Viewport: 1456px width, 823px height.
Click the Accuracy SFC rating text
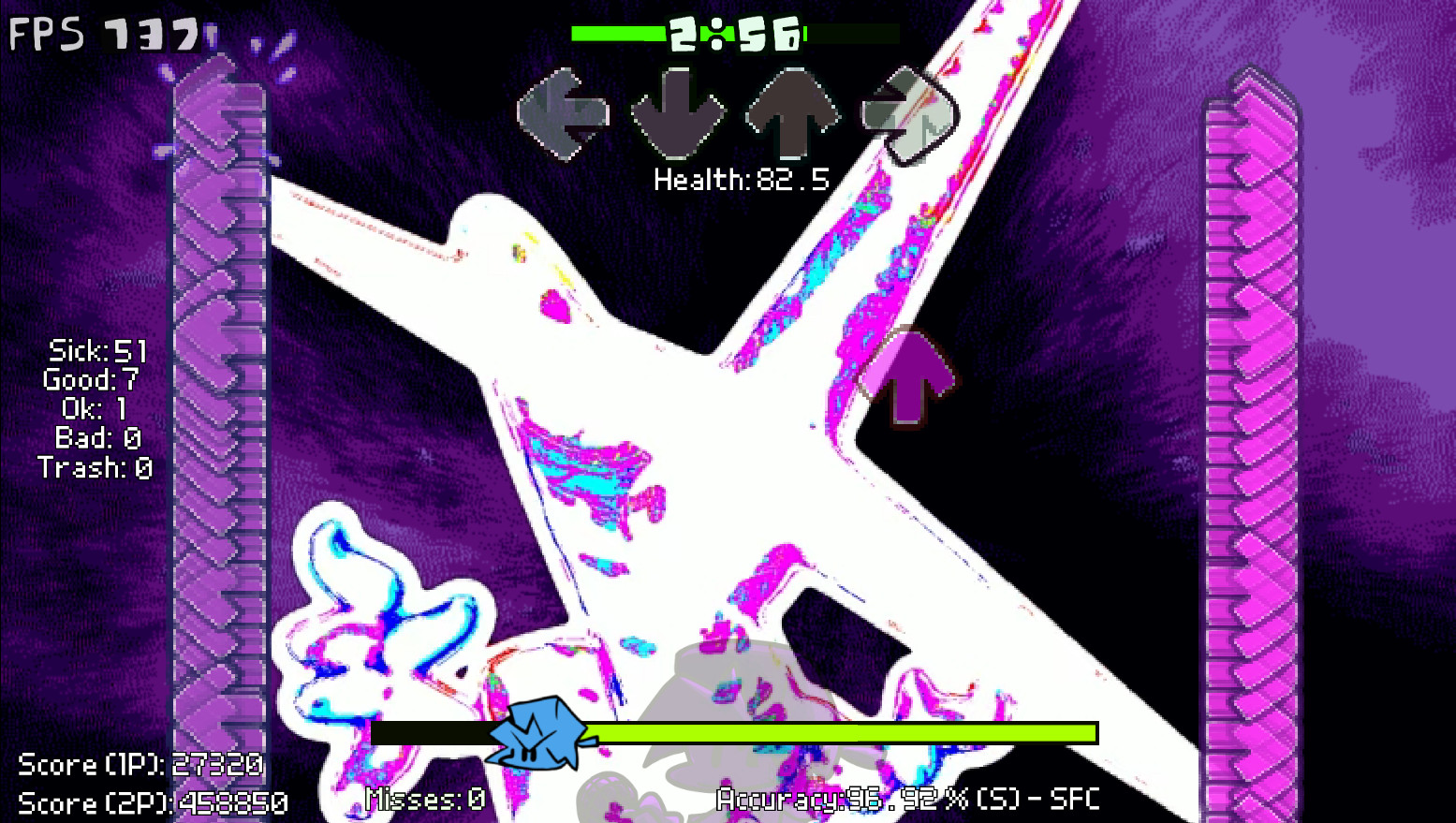[908, 800]
